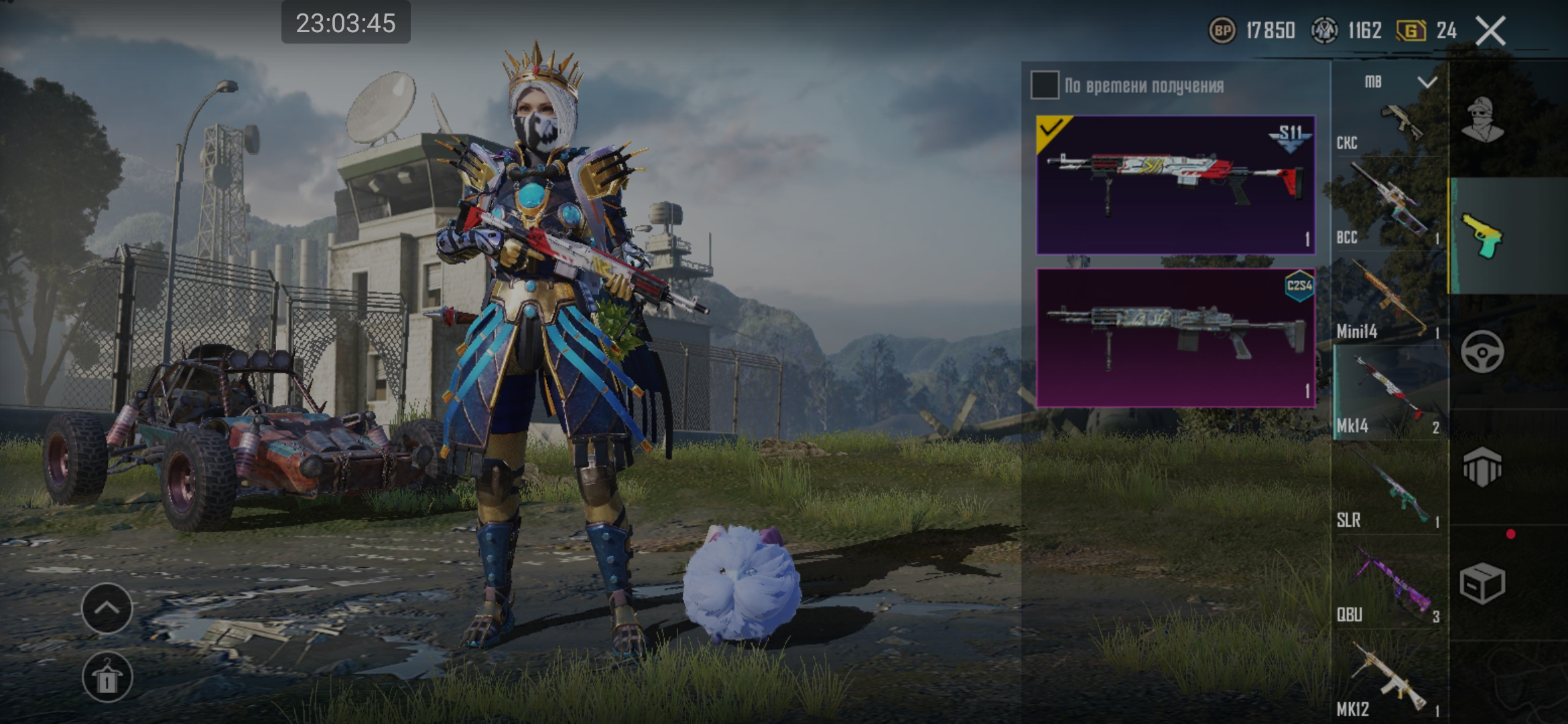Switch to the character outfit category
1568x724 pixels.
point(1482,120)
